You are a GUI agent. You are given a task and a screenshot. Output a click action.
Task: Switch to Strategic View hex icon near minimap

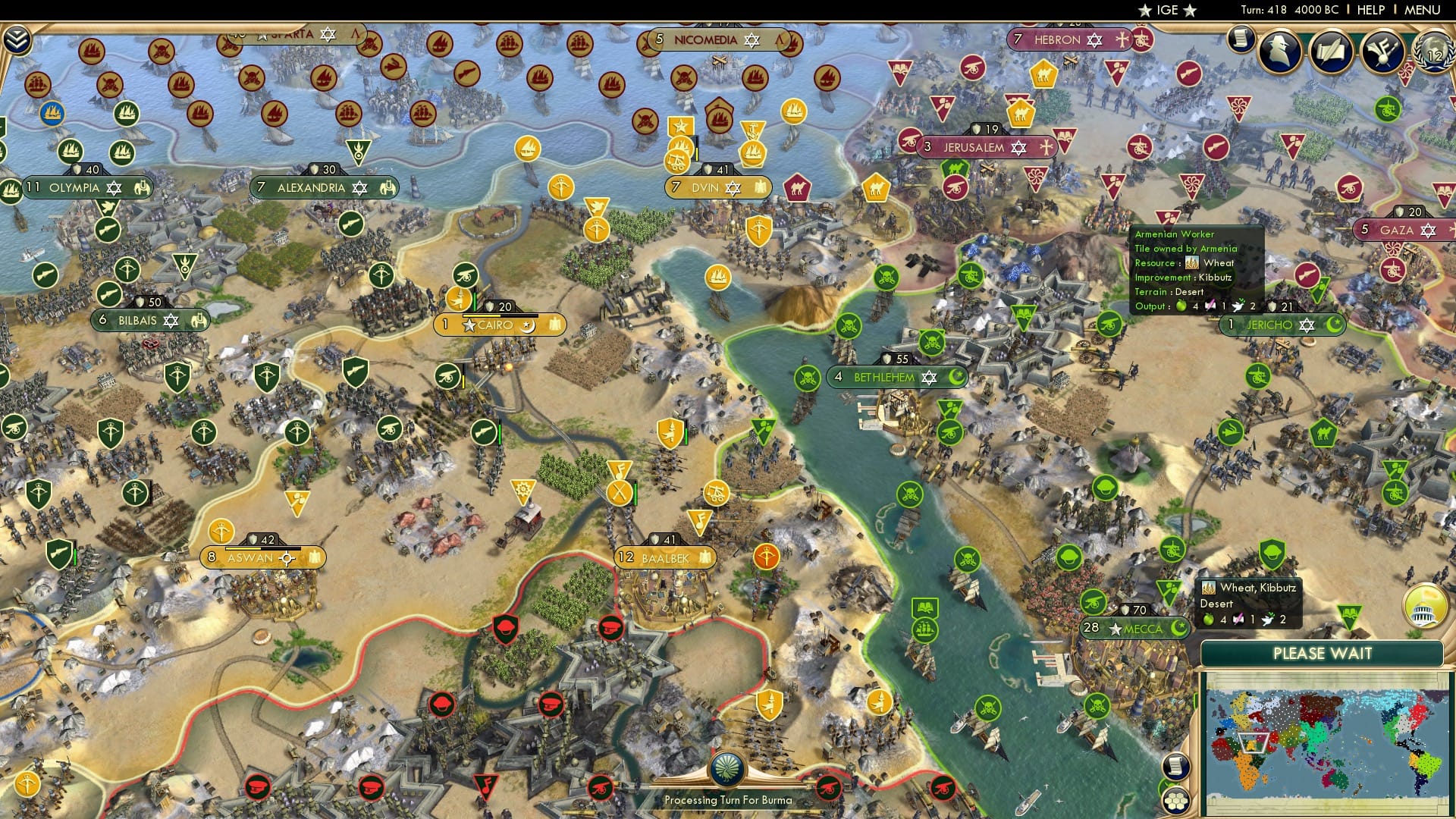tap(1175, 801)
